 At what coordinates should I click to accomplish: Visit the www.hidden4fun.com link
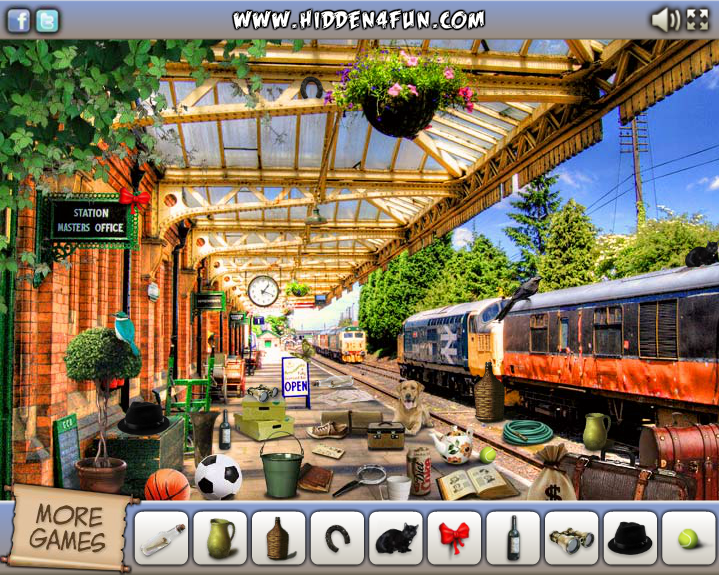coord(358,20)
